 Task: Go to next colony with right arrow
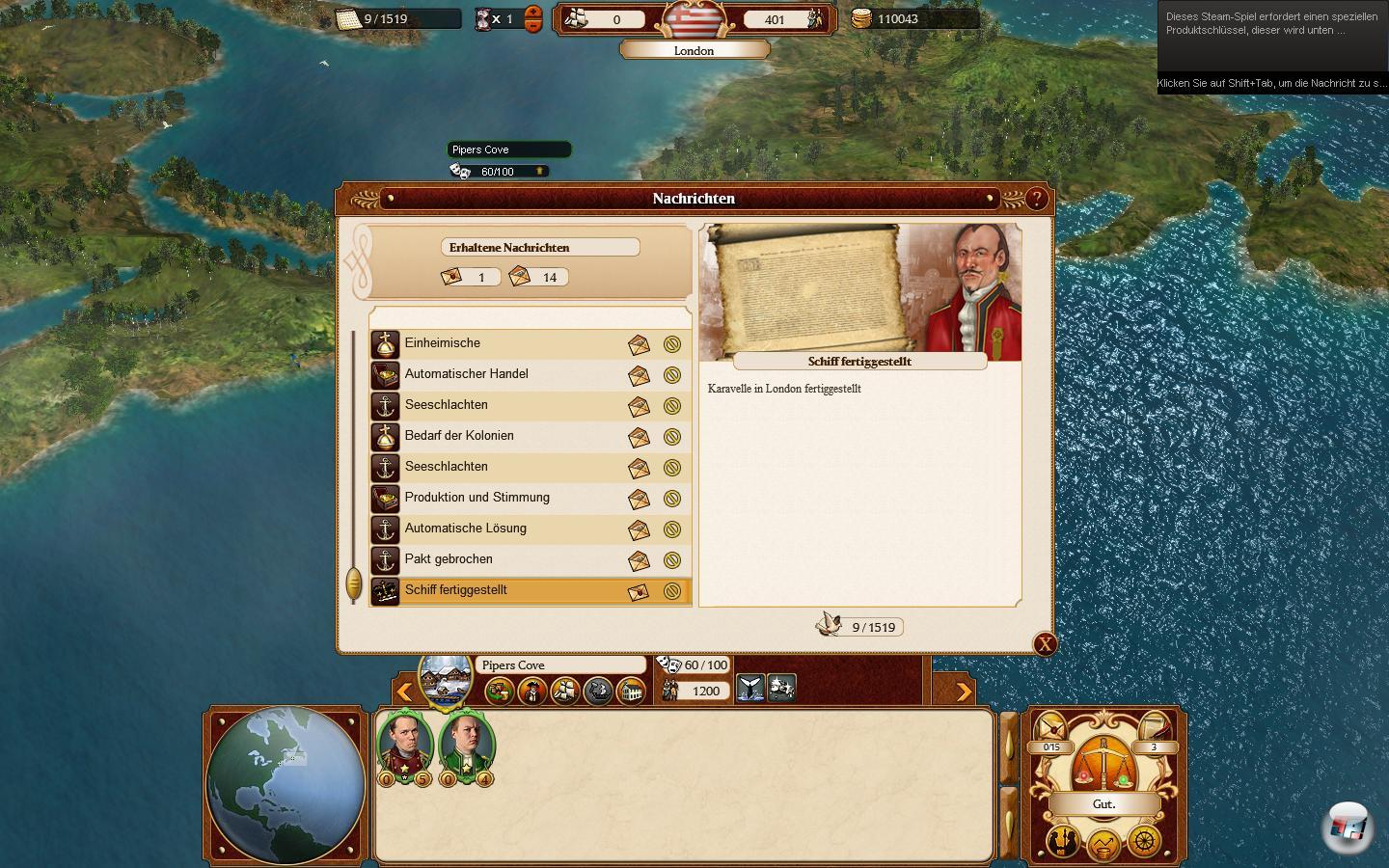(963, 691)
